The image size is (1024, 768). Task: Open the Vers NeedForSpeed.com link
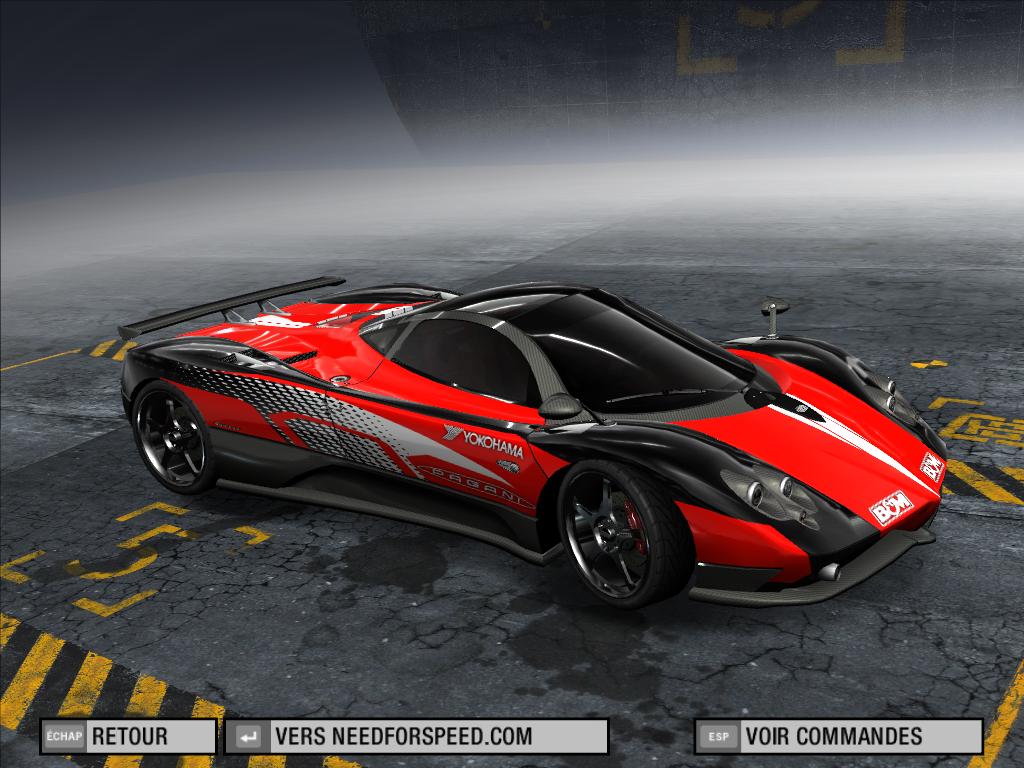pyautogui.click(x=416, y=737)
